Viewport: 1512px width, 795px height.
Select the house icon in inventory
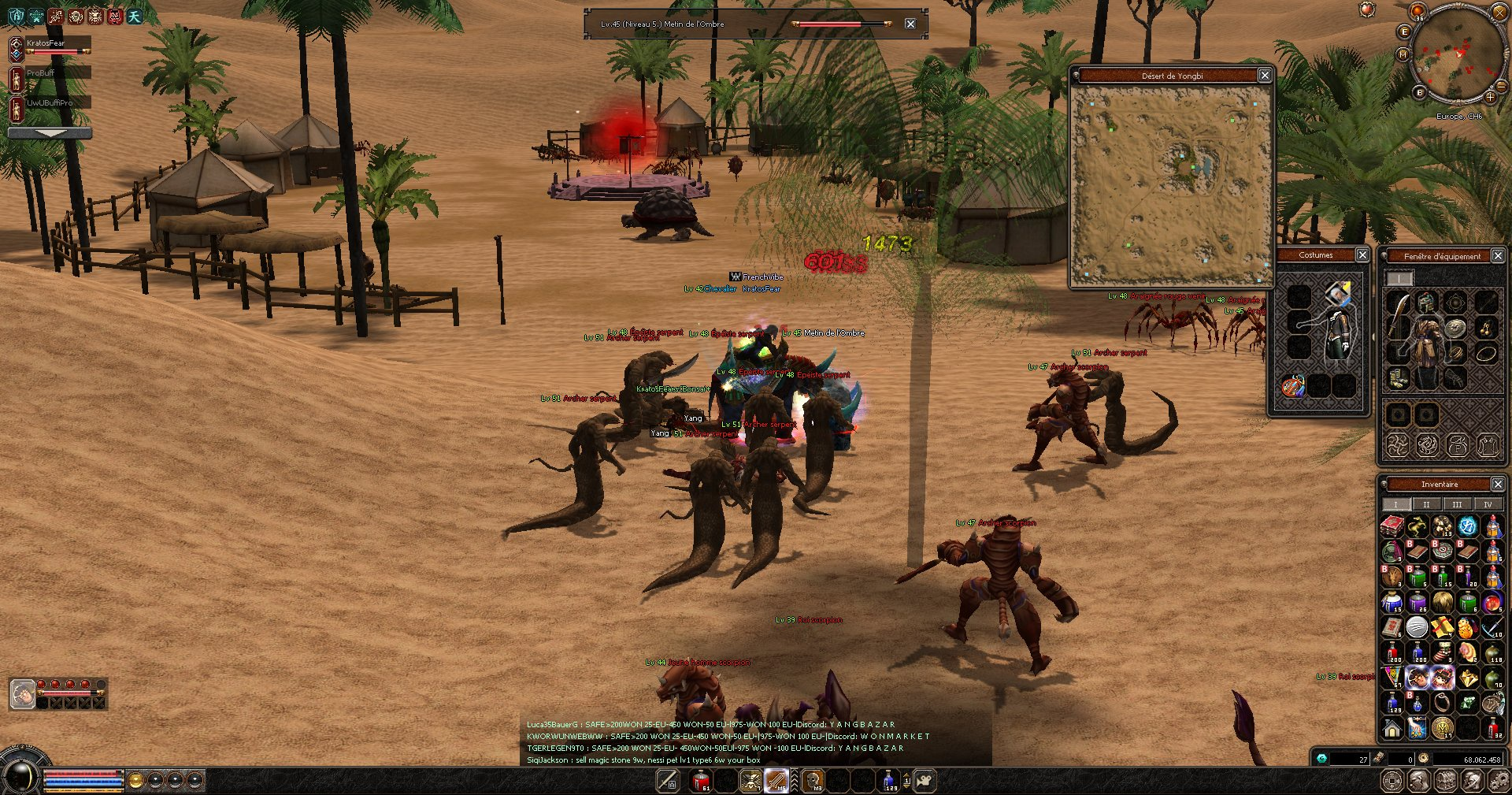1392,728
